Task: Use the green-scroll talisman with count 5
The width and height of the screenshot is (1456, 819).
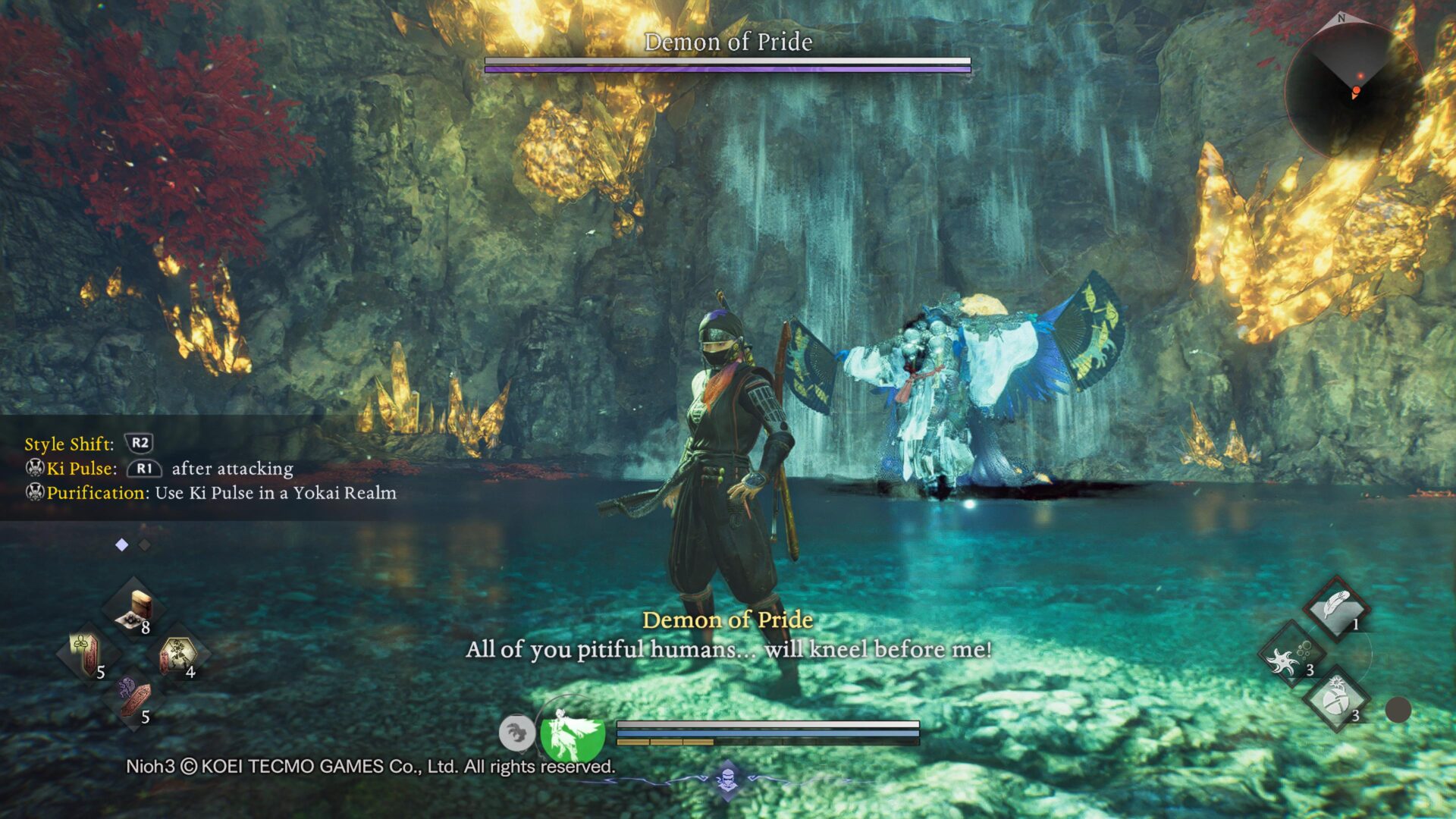Action: 88,653
